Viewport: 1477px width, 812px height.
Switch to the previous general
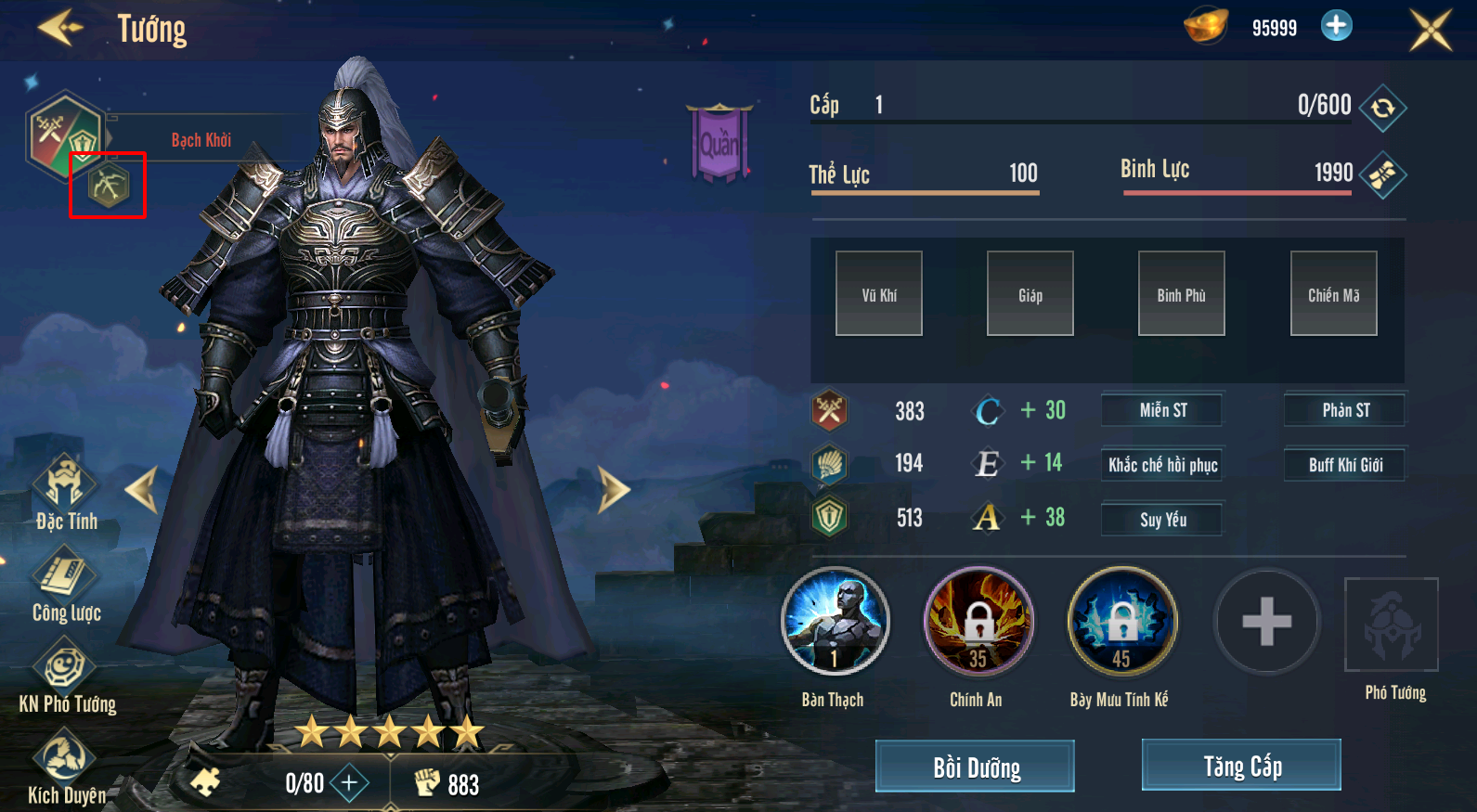[143, 489]
